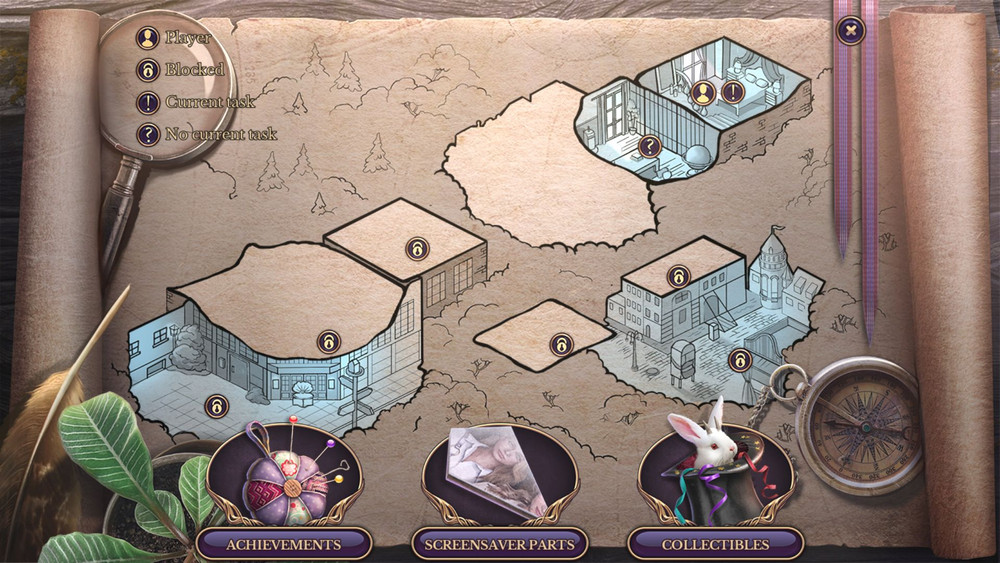
Task: Select the lock marker on the small diamond plot
Action: click(x=561, y=345)
